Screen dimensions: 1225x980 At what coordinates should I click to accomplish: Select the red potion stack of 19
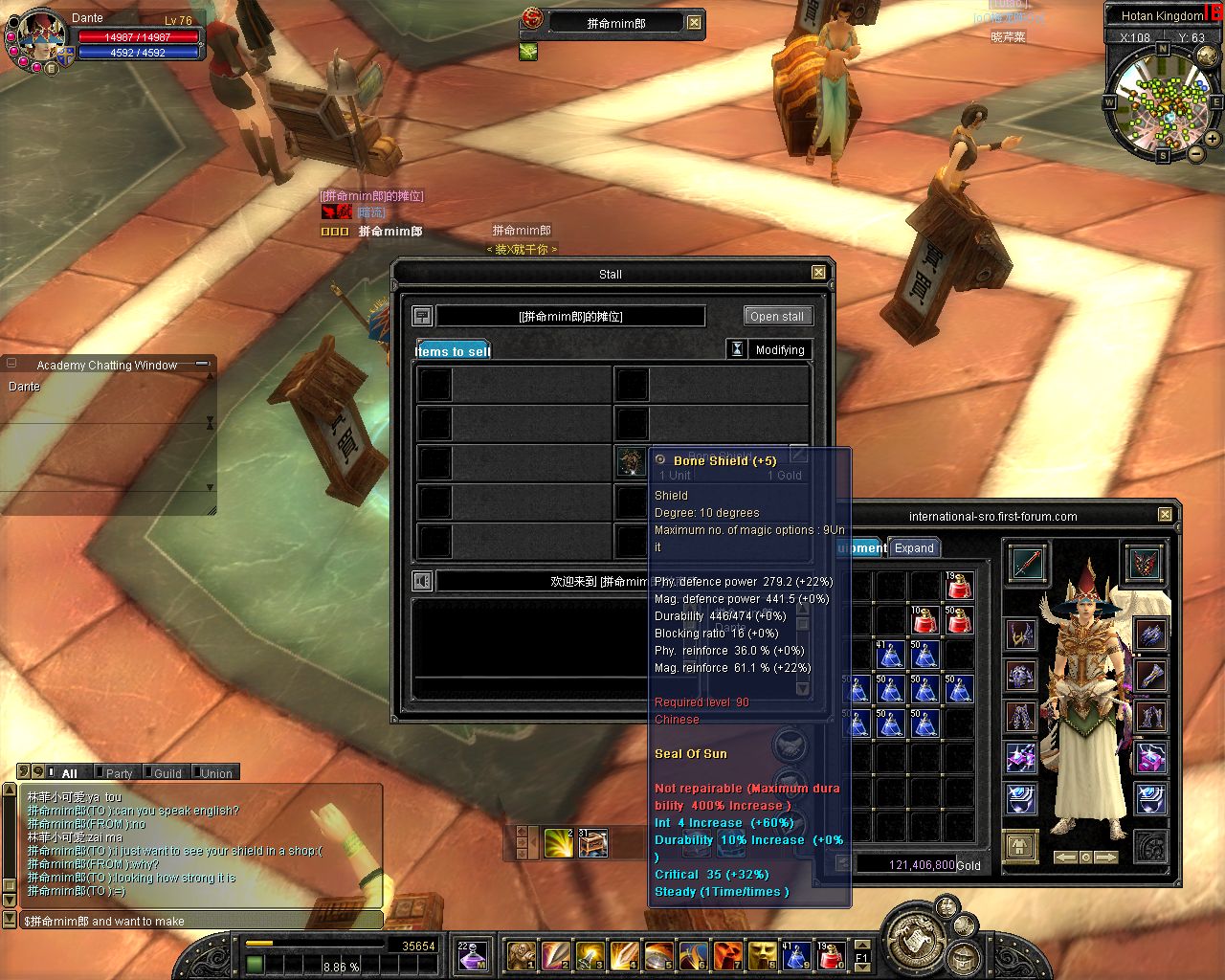coord(958,585)
